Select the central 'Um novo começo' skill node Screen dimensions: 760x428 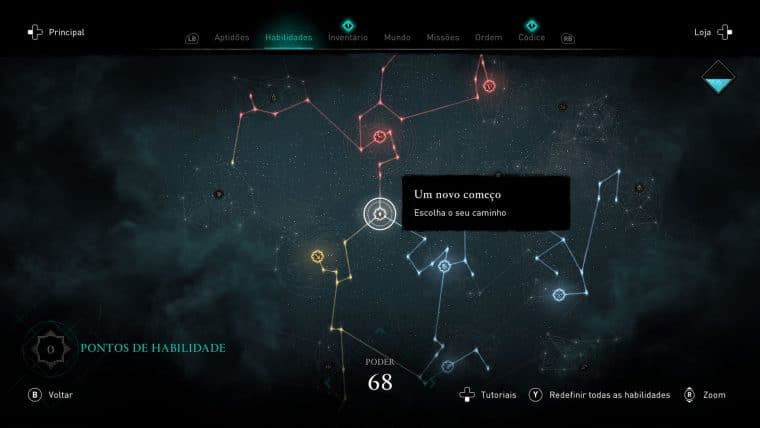coord(379,213)
